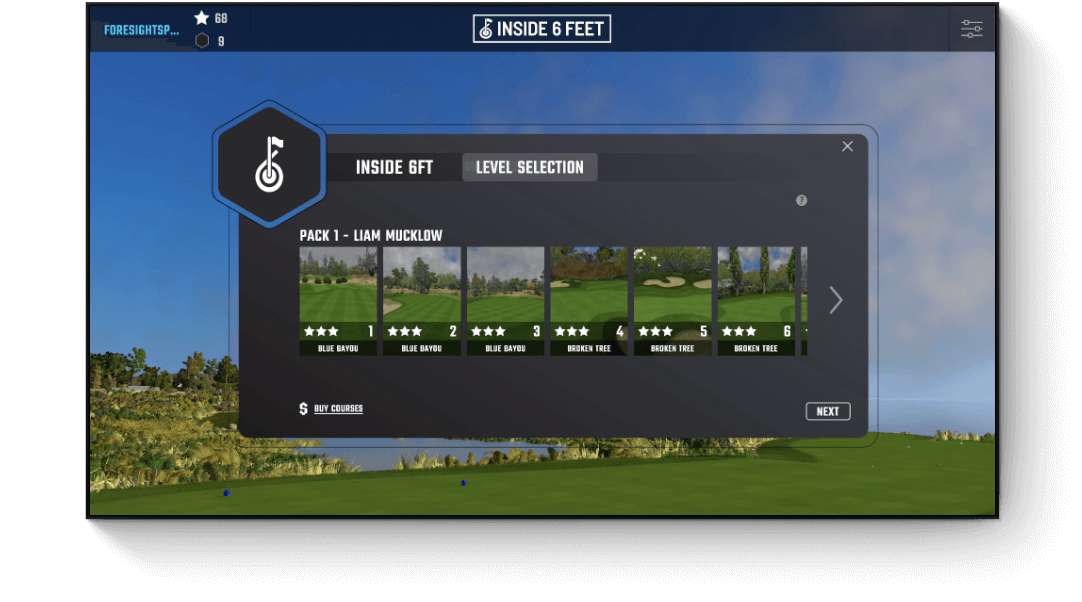1082x602 pixels.
Task: Open the settings sliders icon
Action: [x=972, y=29]
